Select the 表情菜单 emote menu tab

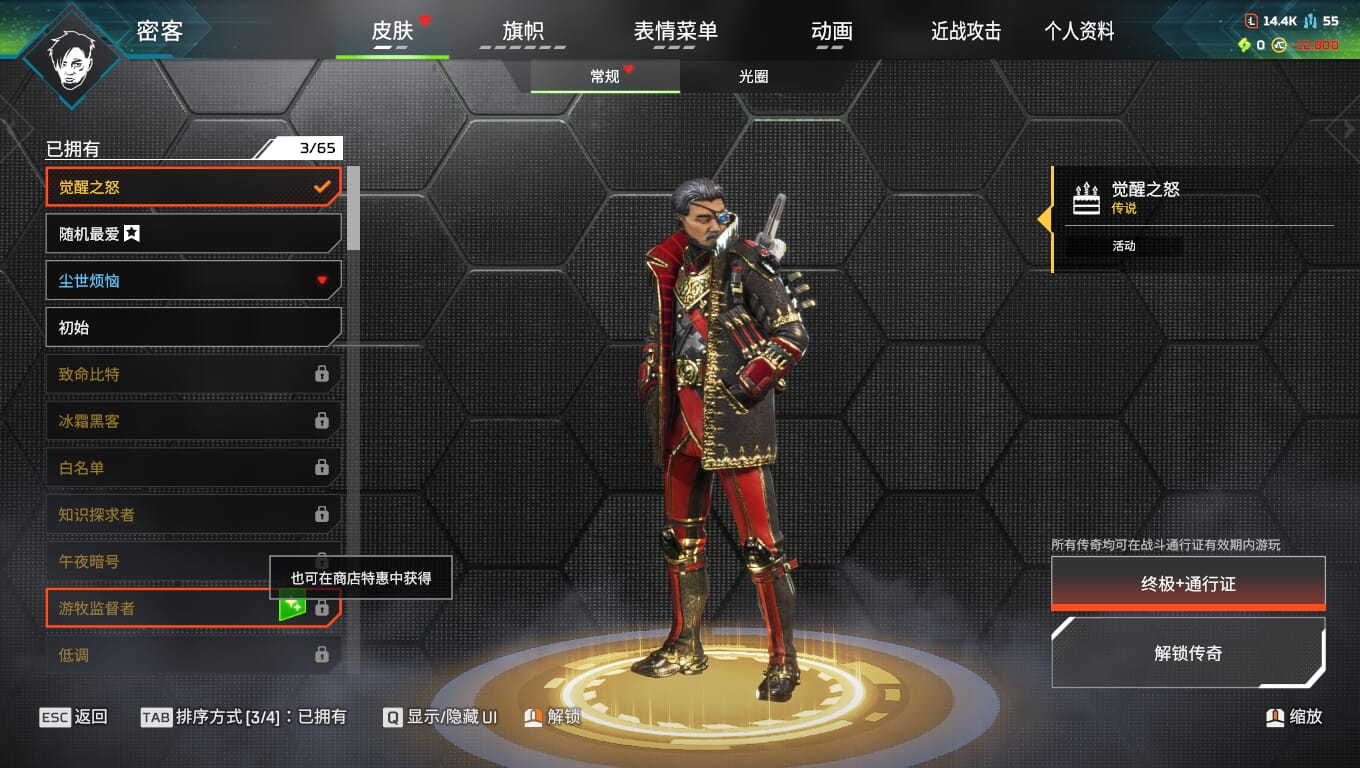click(x=675, y=32)
